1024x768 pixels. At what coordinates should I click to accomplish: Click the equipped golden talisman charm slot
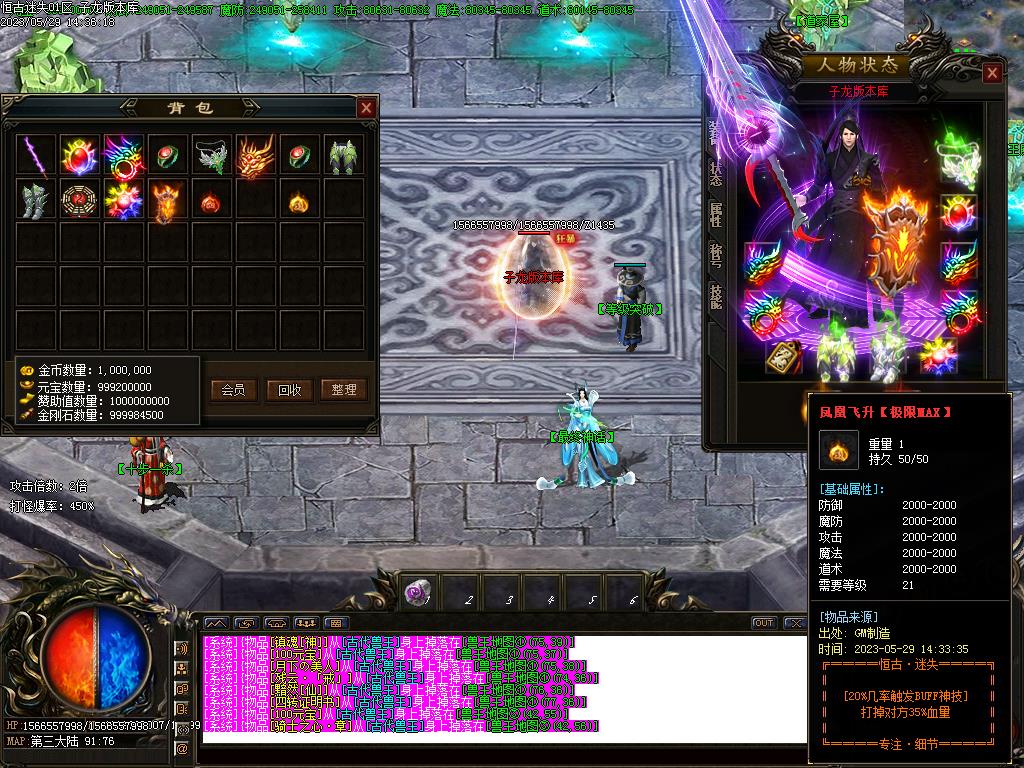click(783, 358)
